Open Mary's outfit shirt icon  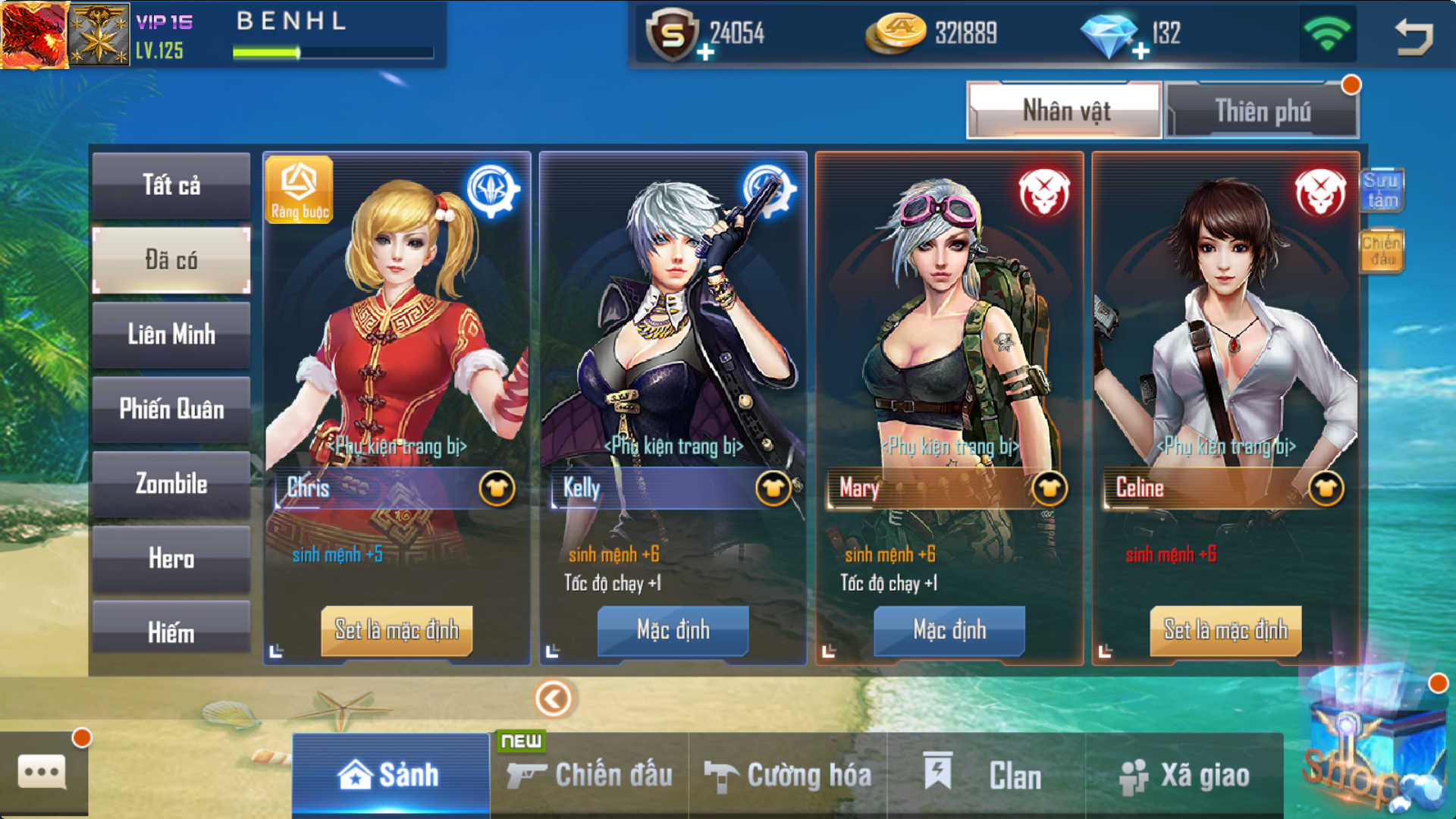coord(1050,488)
